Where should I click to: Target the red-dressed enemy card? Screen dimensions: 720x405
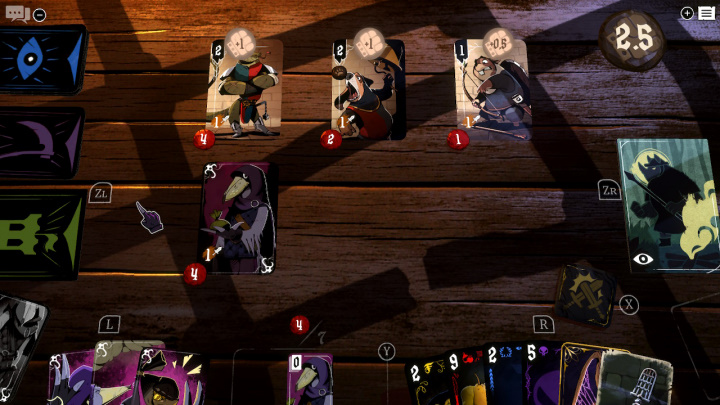tap(368, 90)
